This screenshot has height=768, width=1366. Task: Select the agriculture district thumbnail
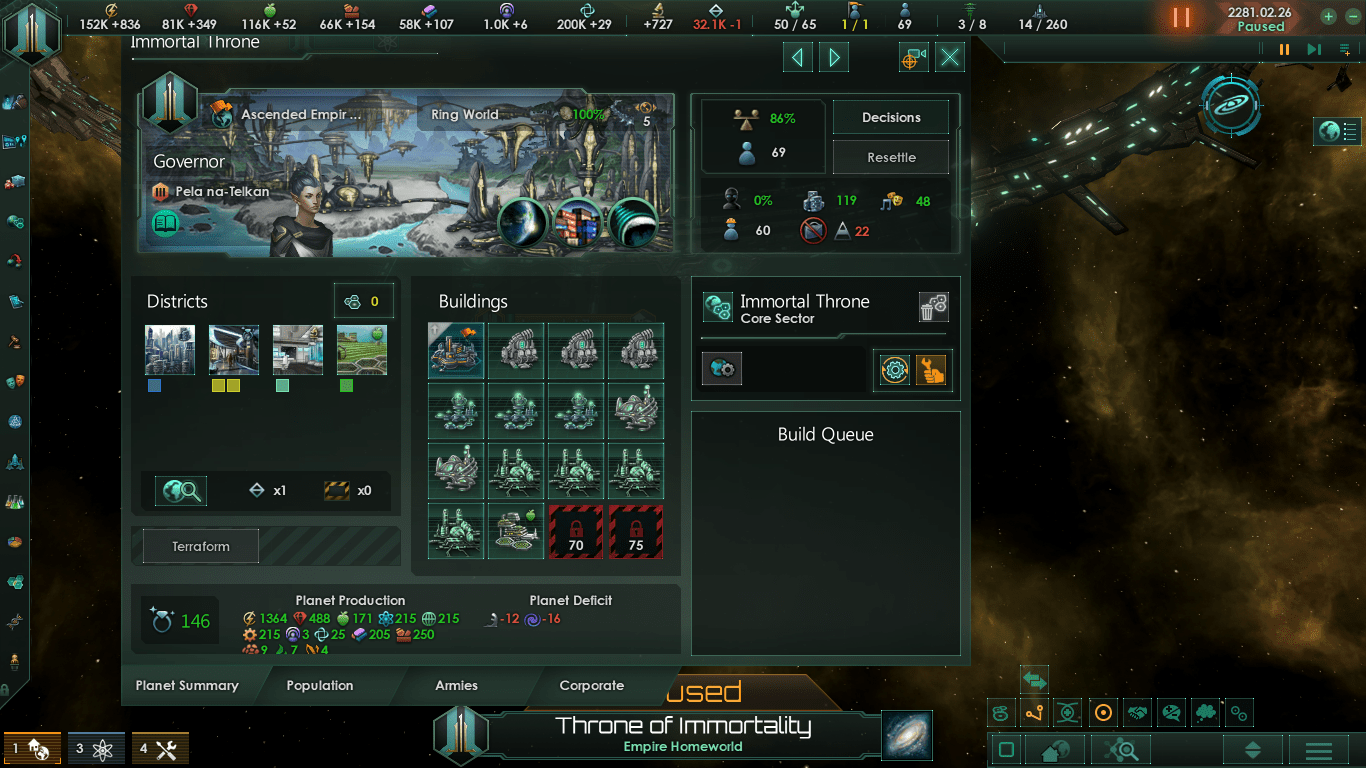(x=361, y=350)
